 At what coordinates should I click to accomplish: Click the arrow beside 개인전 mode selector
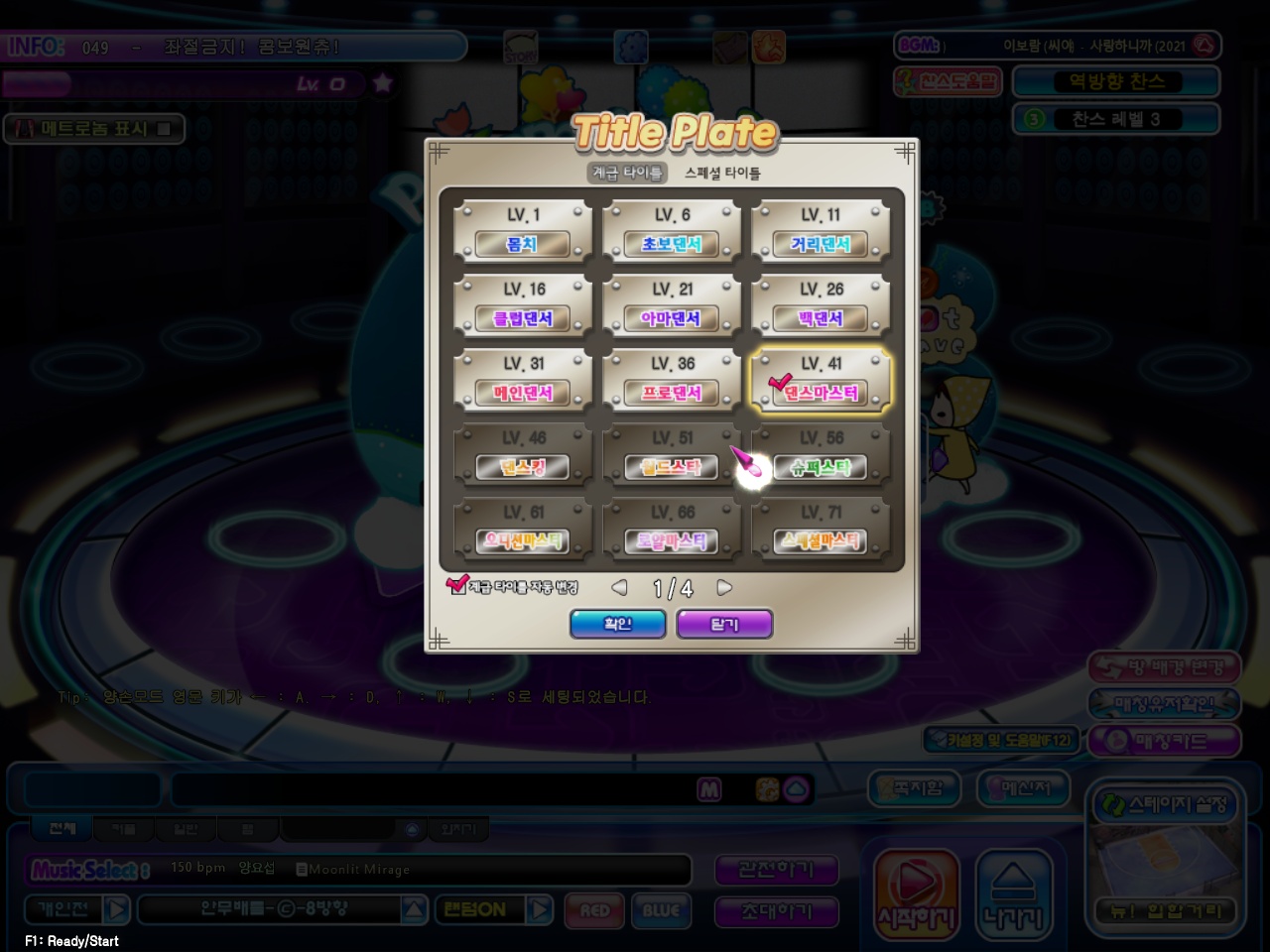point(115,909)
